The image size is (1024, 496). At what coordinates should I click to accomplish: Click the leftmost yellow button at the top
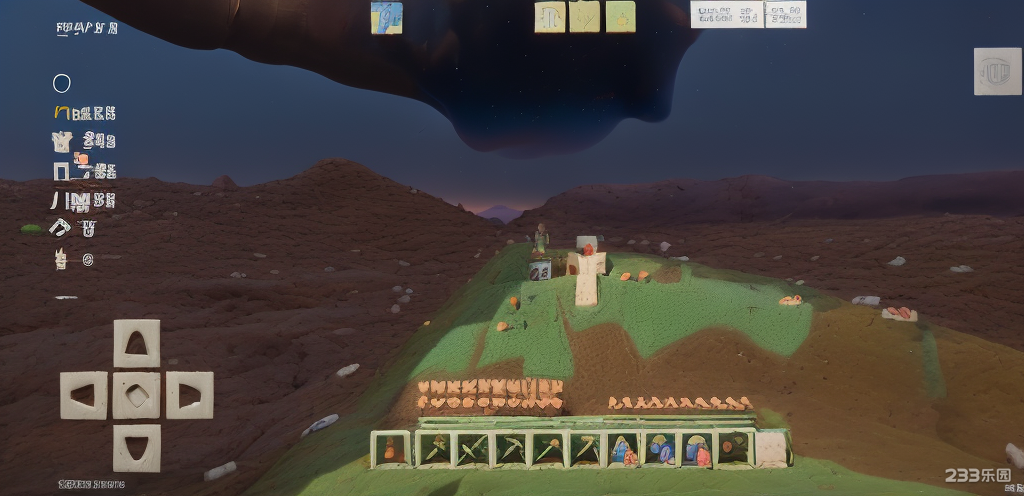[550, 16]
